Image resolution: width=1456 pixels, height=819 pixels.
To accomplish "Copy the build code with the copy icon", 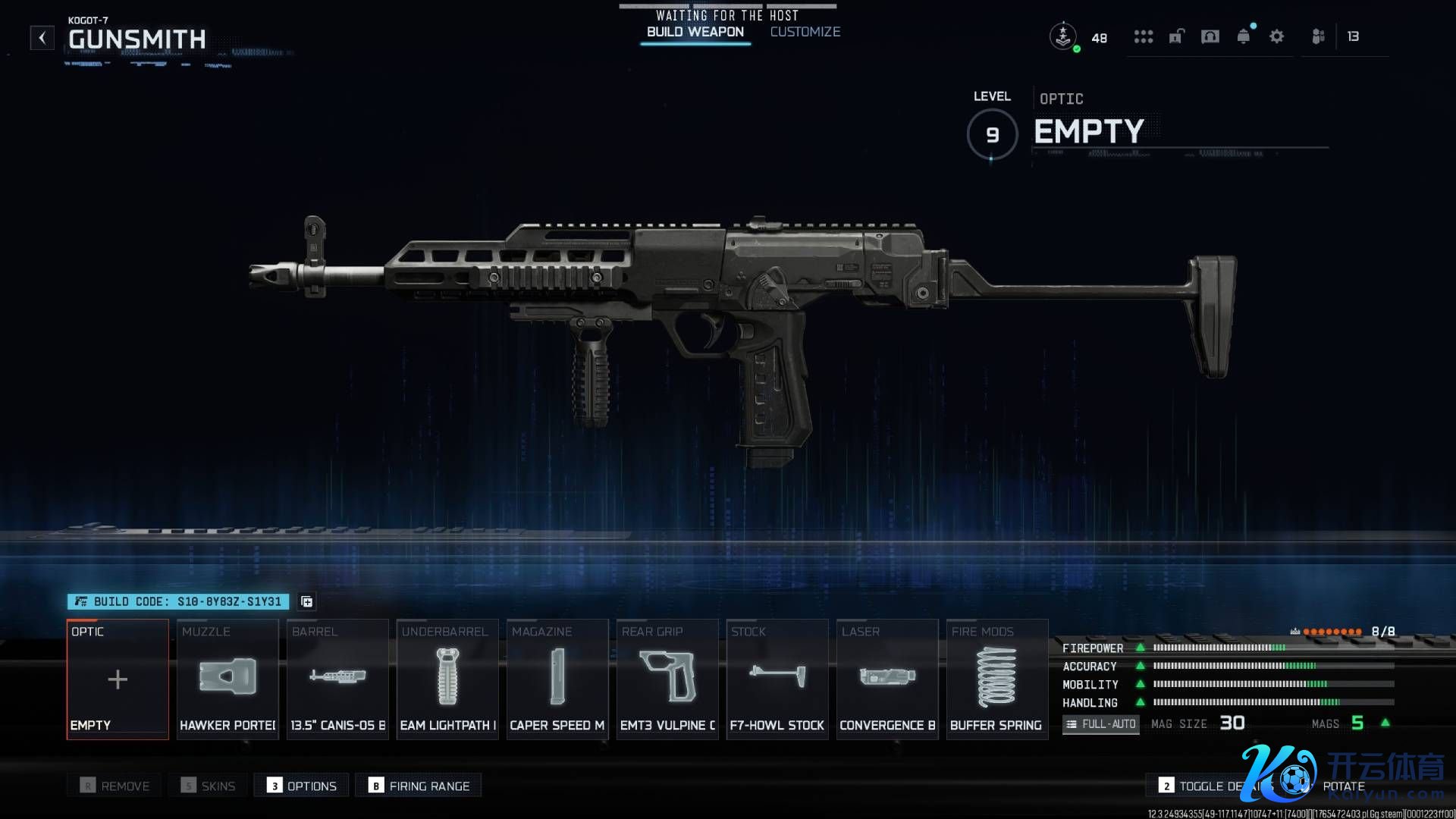I will pos(306,601).
